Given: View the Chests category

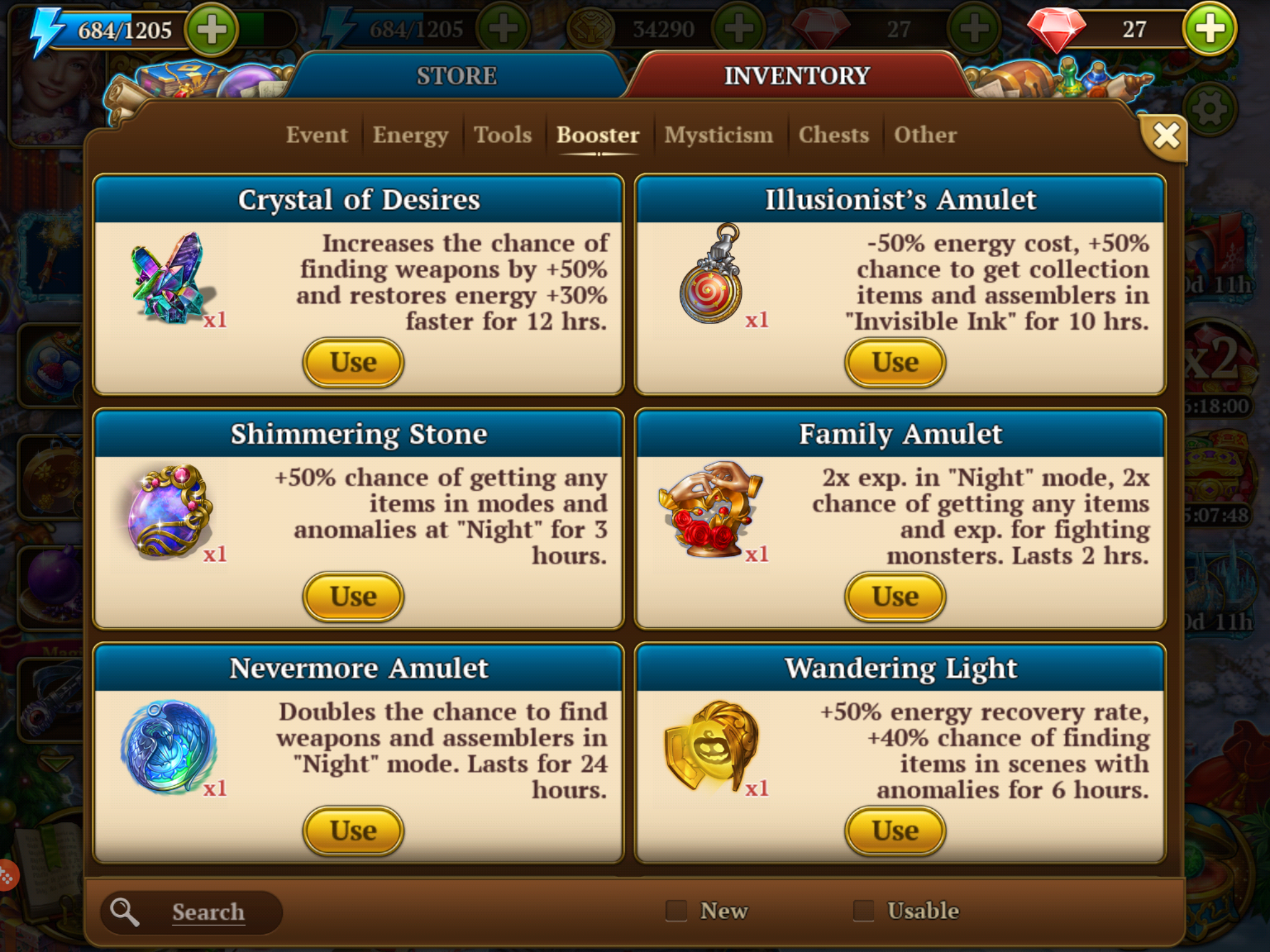Looking at the screenshot, I should [833, 135].
